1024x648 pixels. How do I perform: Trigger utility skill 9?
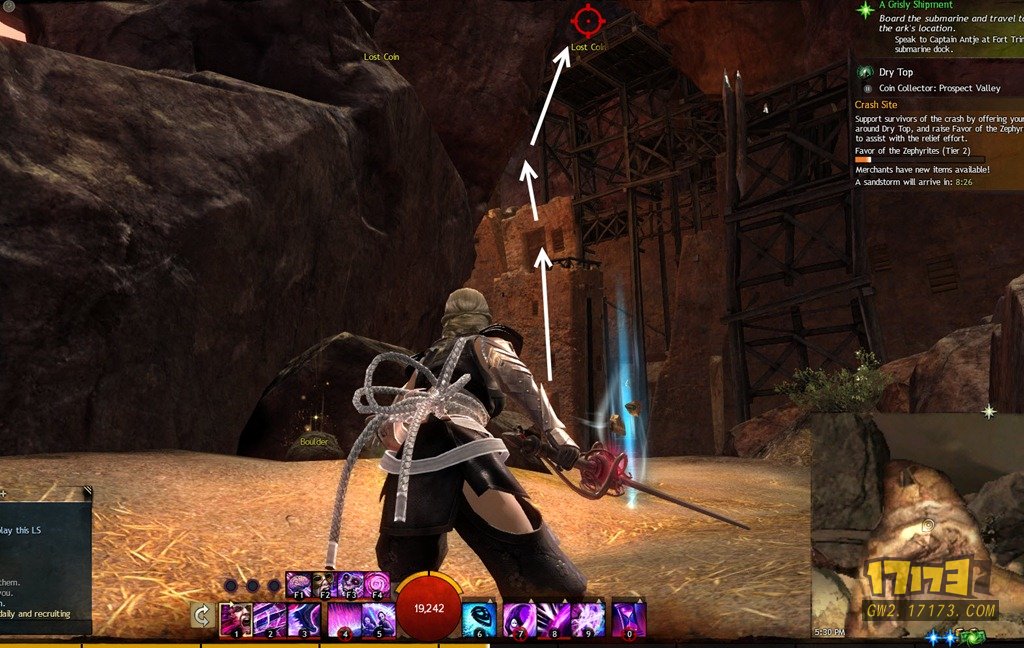point(588,619)
